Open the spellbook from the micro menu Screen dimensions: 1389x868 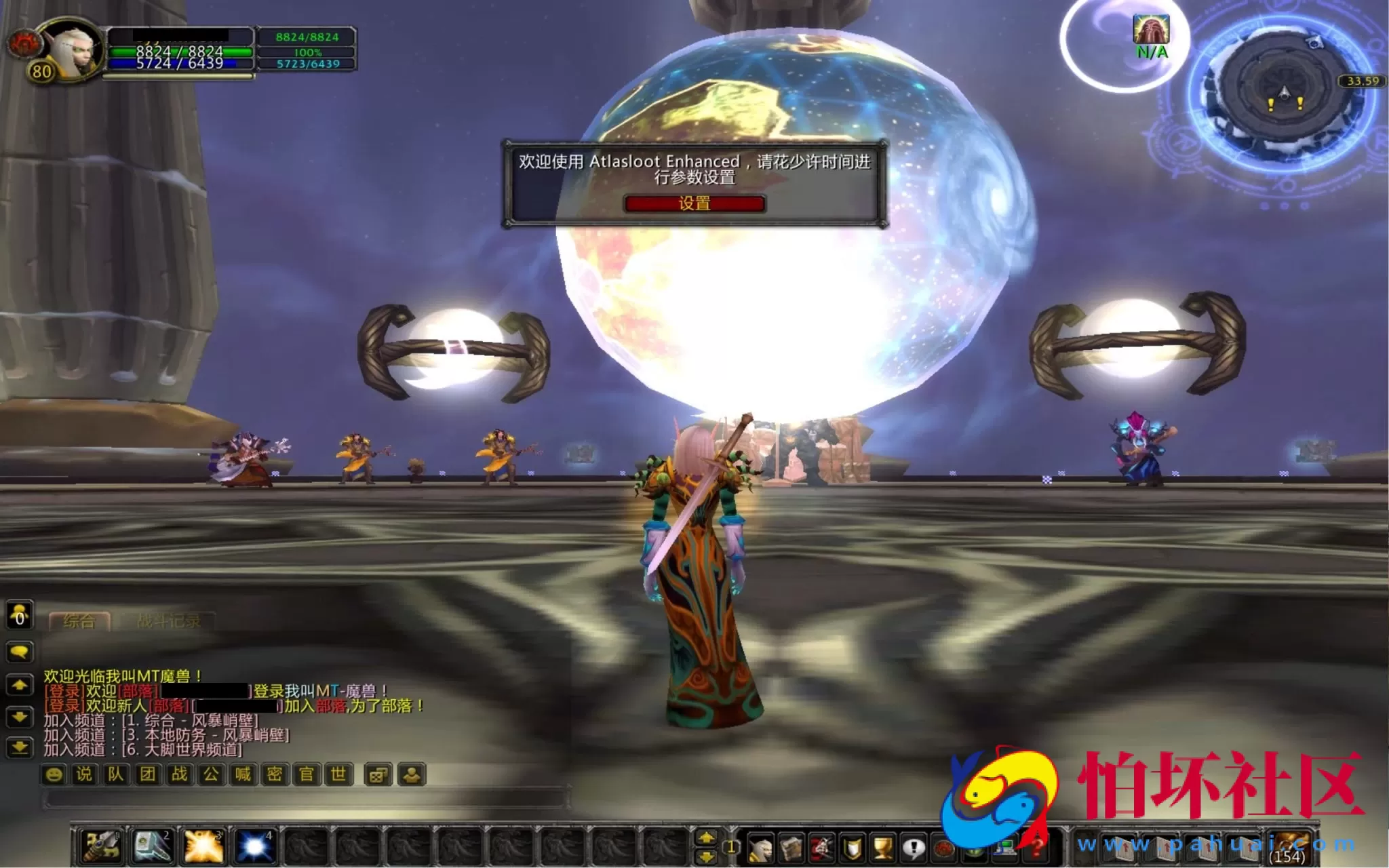(791, 848)
